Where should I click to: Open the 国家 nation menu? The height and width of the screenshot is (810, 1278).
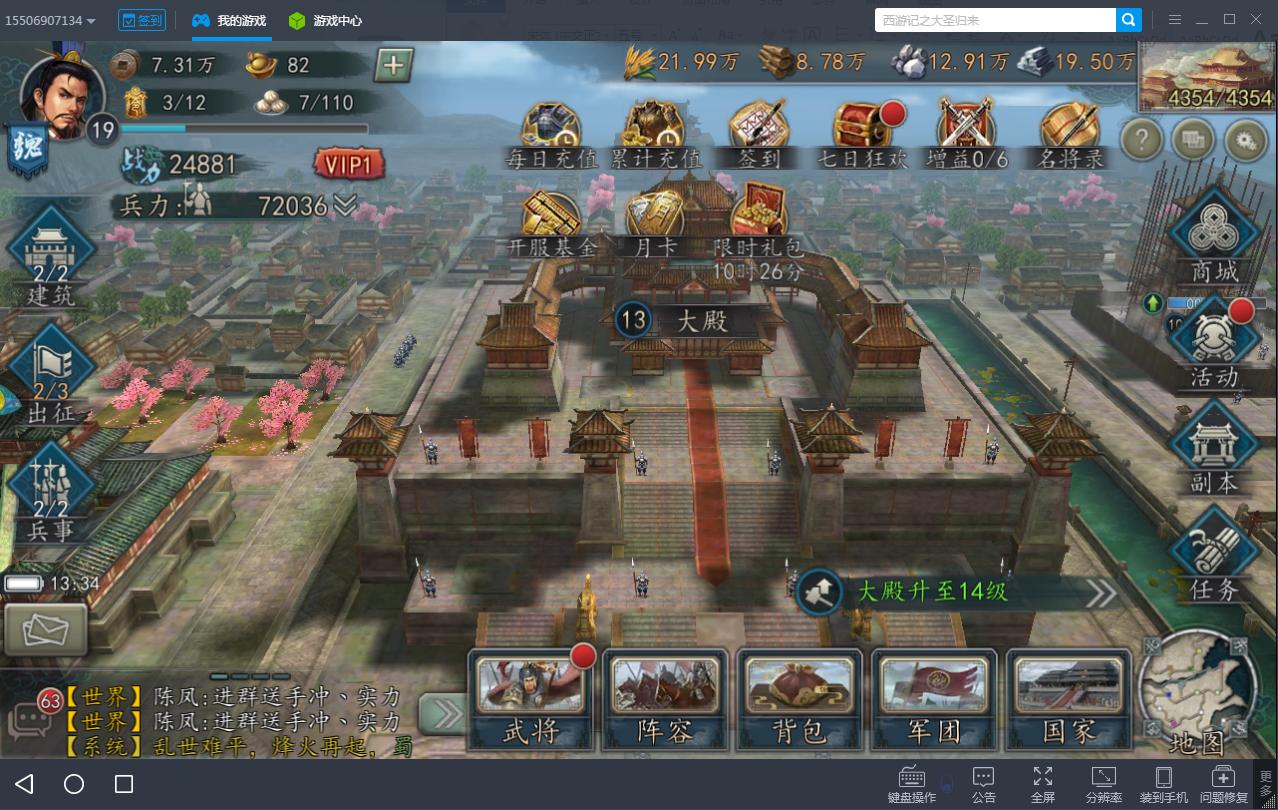coord(1069,699)
